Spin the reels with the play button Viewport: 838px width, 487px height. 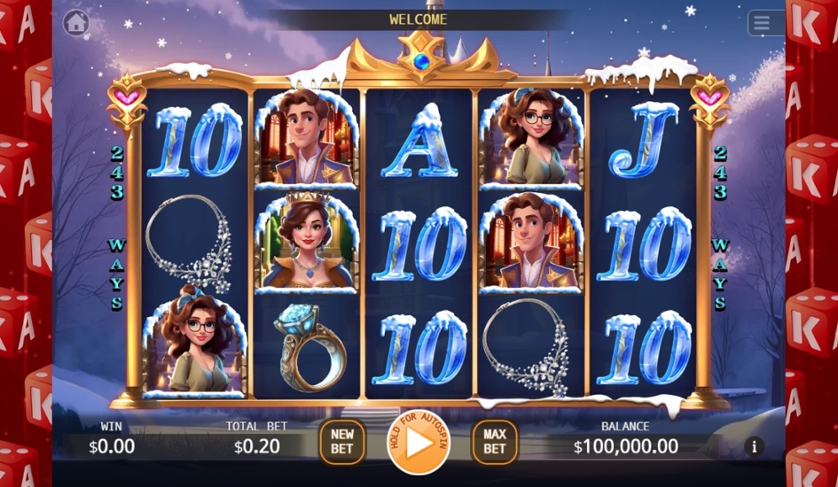point(418,441)
